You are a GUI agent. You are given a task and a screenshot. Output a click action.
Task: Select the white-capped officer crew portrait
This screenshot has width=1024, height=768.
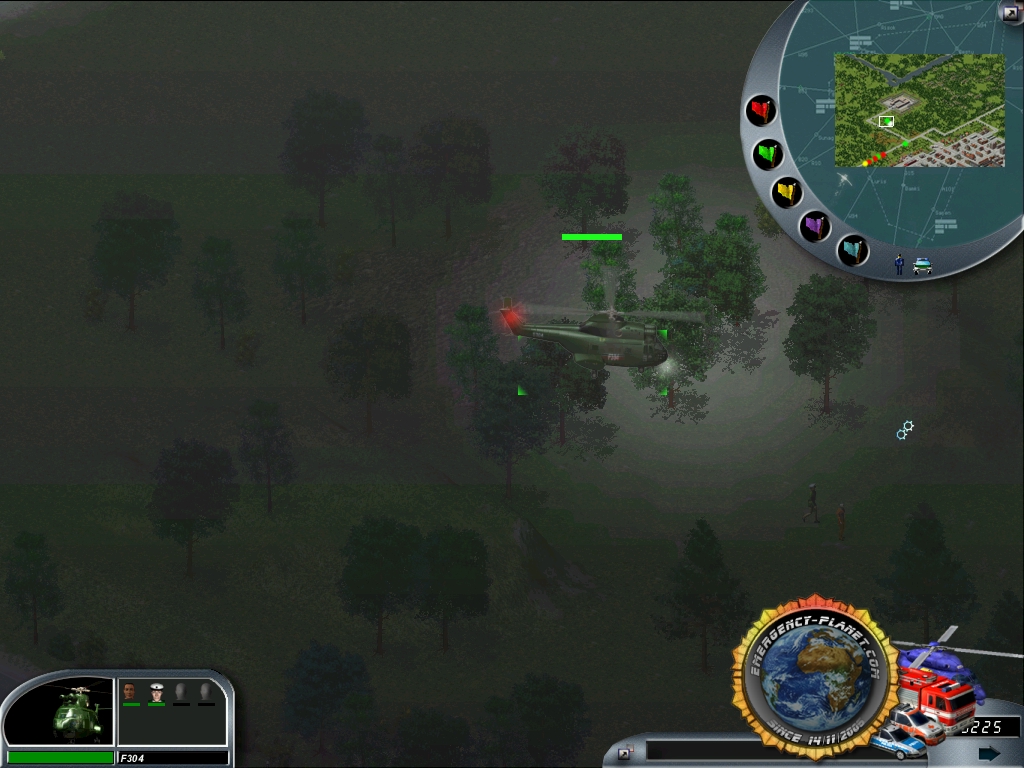click(156, 691)
